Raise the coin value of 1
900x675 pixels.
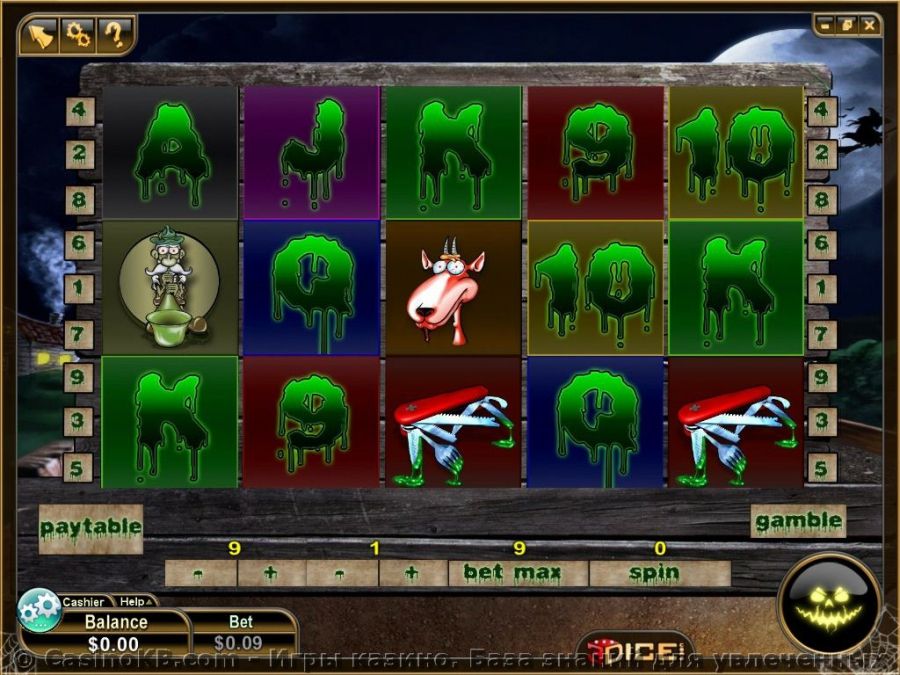pyautogui.click(x=412, y=573)
